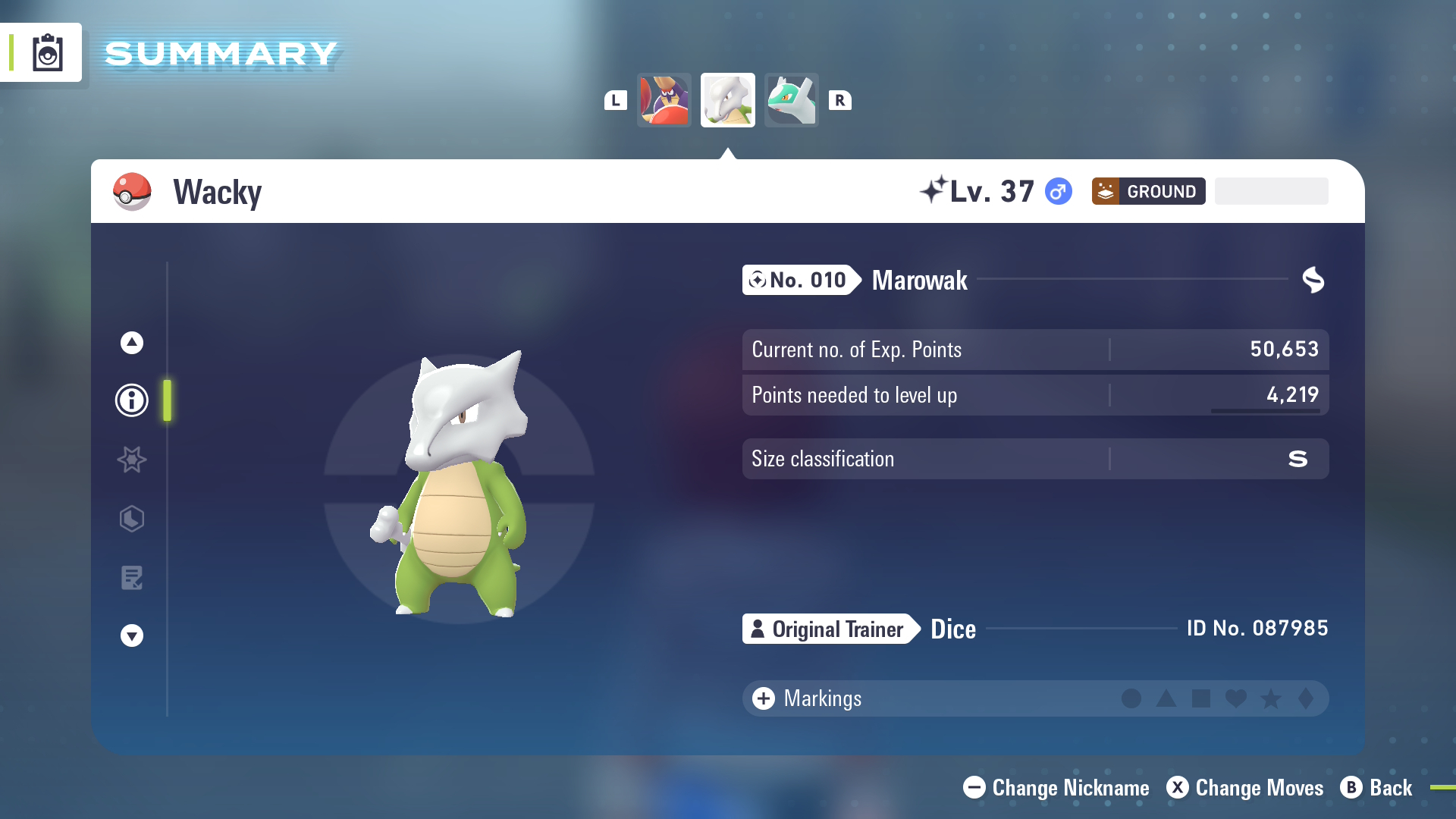Open the info page tab
The image size is (1456, 819).
pyautogui.click(x=132, y=400)
